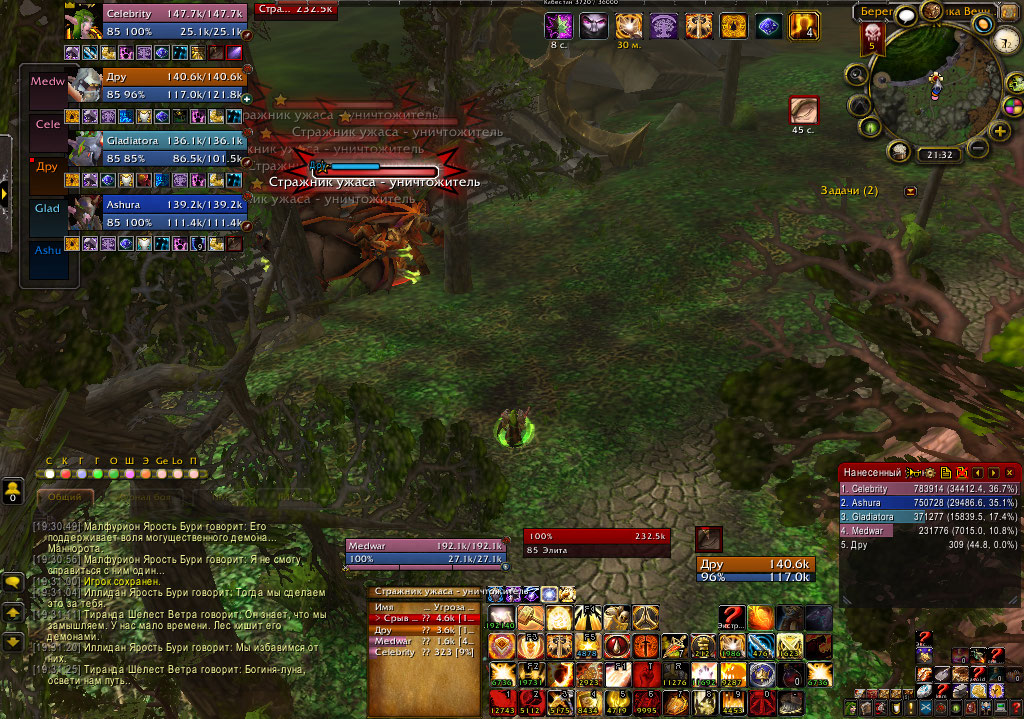
Task: Select the Ashura party frame
Action: 158,212
